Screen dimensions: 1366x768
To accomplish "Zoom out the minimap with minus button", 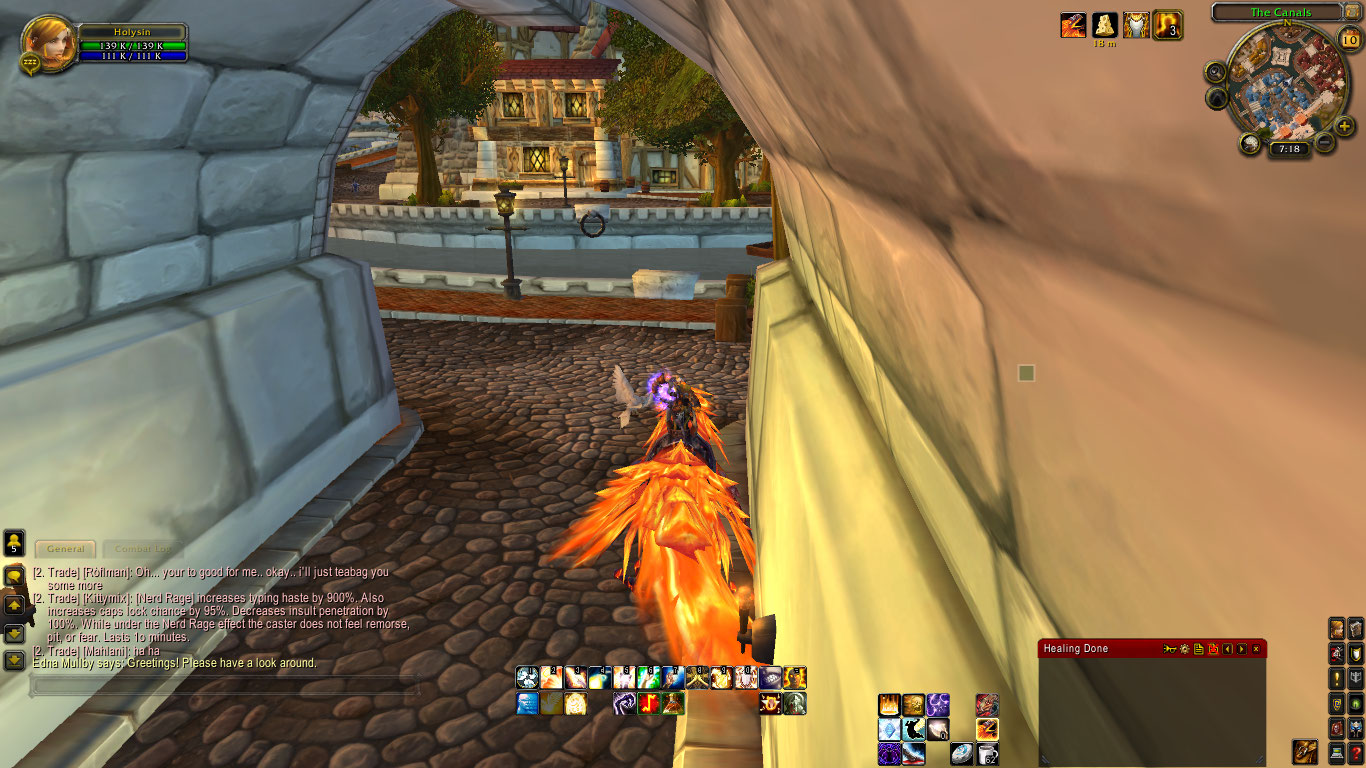I will (1325, 143).
